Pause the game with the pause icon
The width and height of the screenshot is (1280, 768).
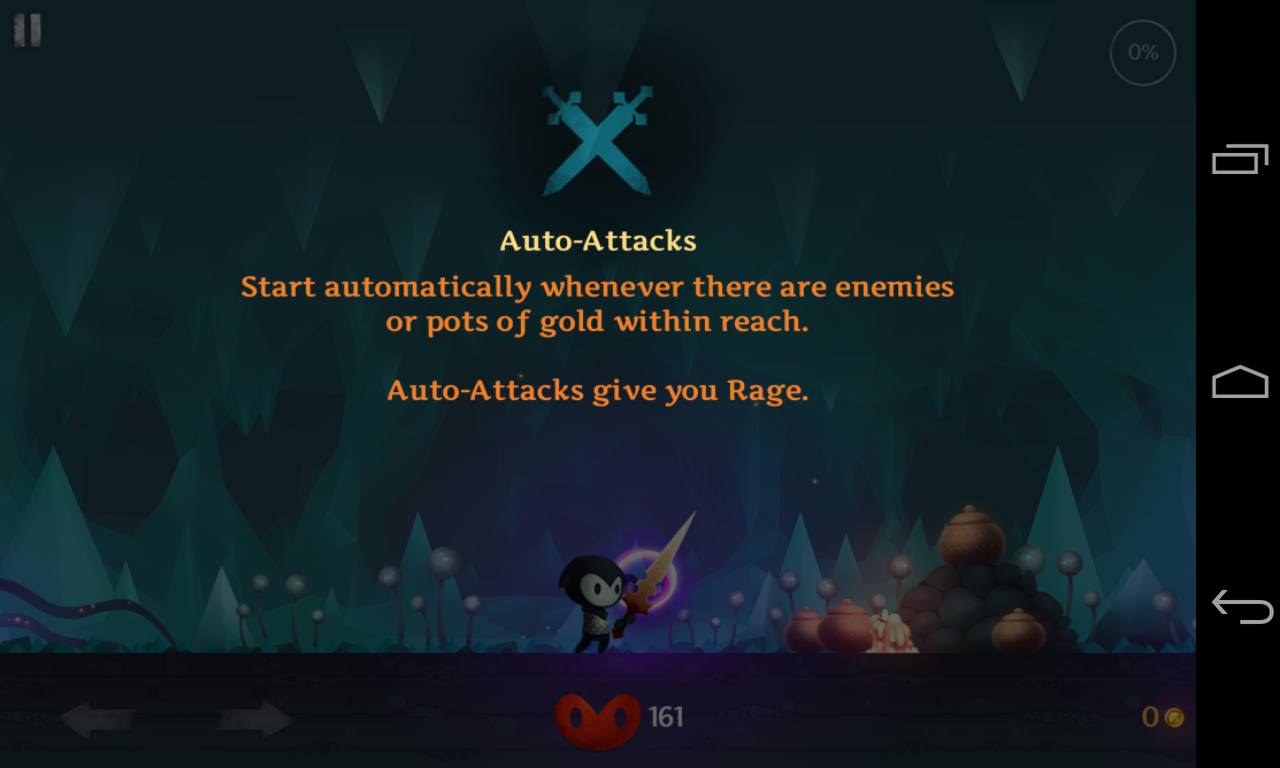(x=27, y=30)
